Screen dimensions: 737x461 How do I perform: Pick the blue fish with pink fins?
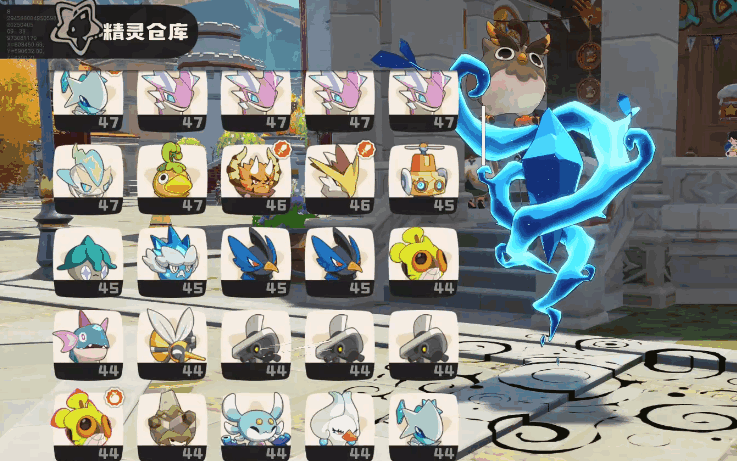(x=88, y=340)
